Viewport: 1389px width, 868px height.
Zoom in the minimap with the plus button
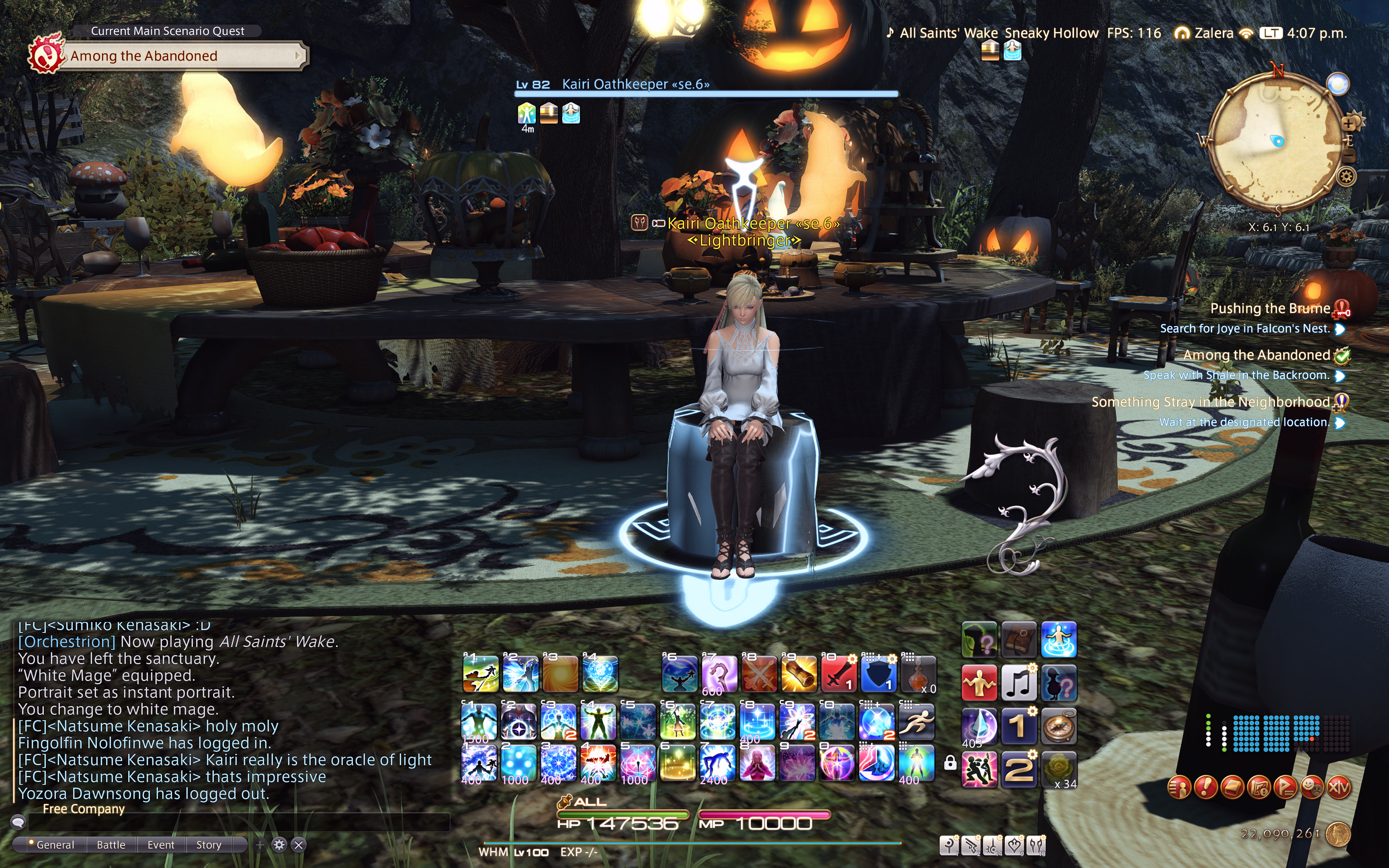[x=1348, y=123]
